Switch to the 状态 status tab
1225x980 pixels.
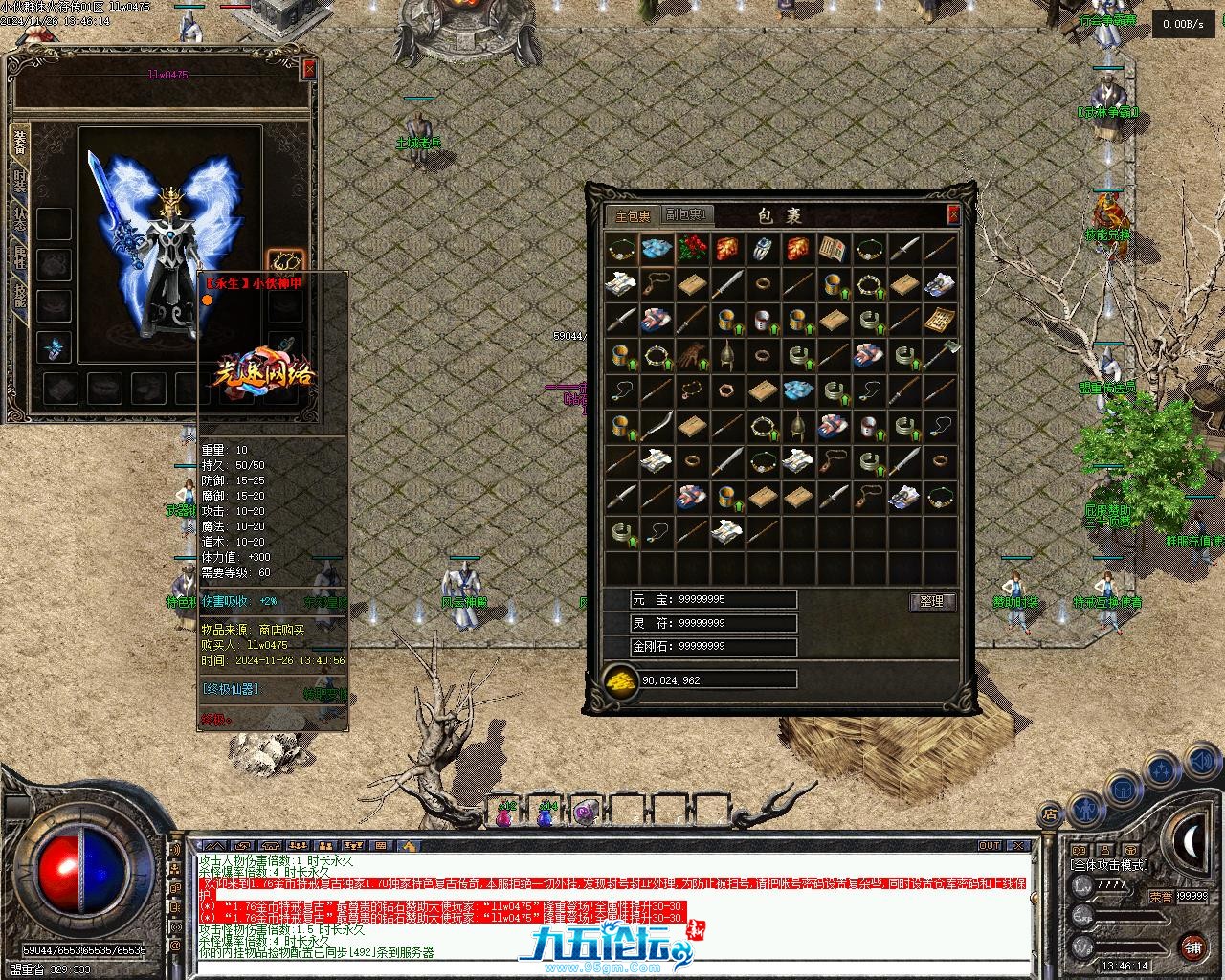pos(19,217)
